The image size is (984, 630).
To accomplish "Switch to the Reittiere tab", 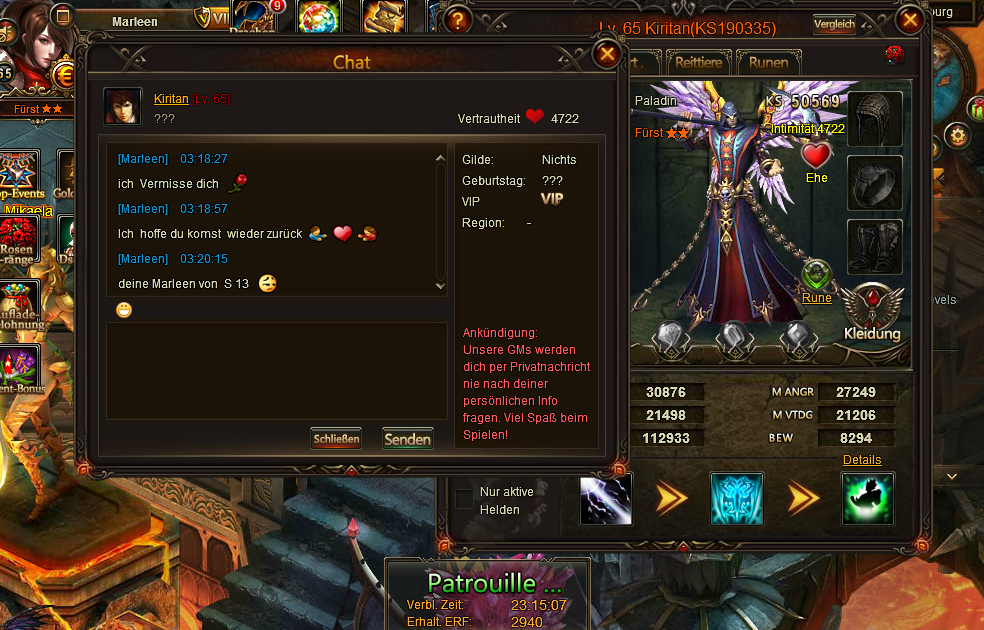I will click(x=699, y=62).
